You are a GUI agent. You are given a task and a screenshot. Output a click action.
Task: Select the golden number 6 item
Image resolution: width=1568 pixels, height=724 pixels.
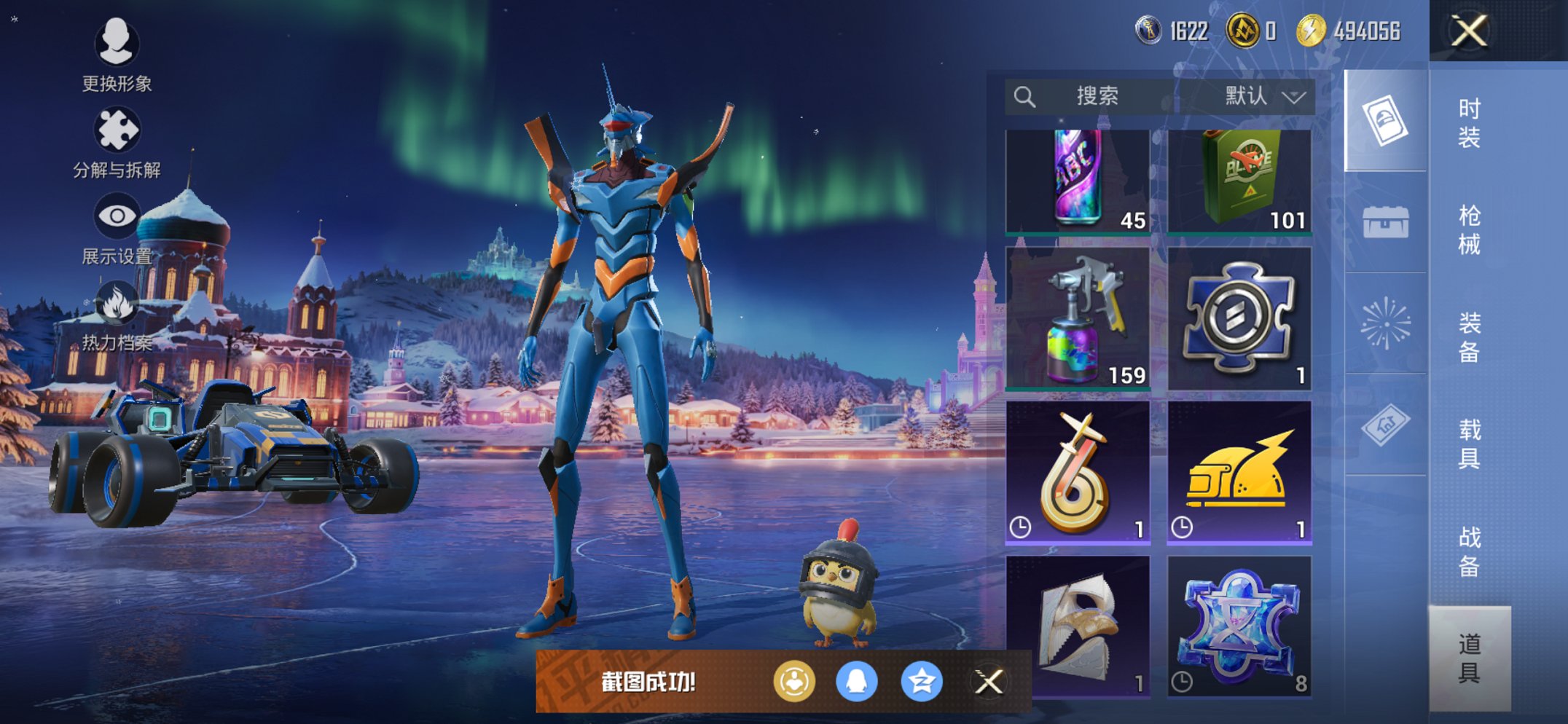click(1078, 473)
